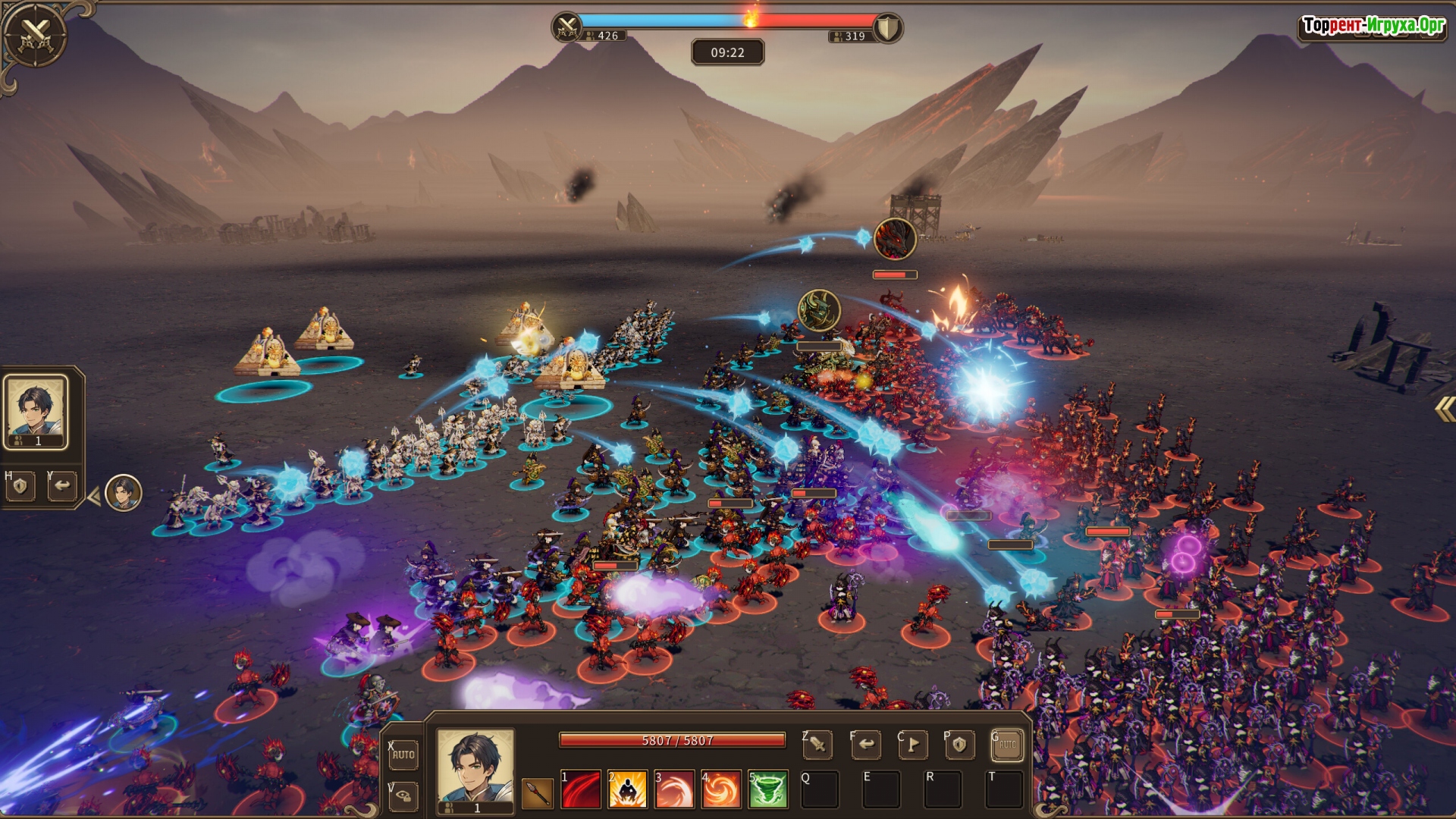Activate the red slash ability in slot 1
This screenshot has height=819, width=1456.
click(581, 790)
